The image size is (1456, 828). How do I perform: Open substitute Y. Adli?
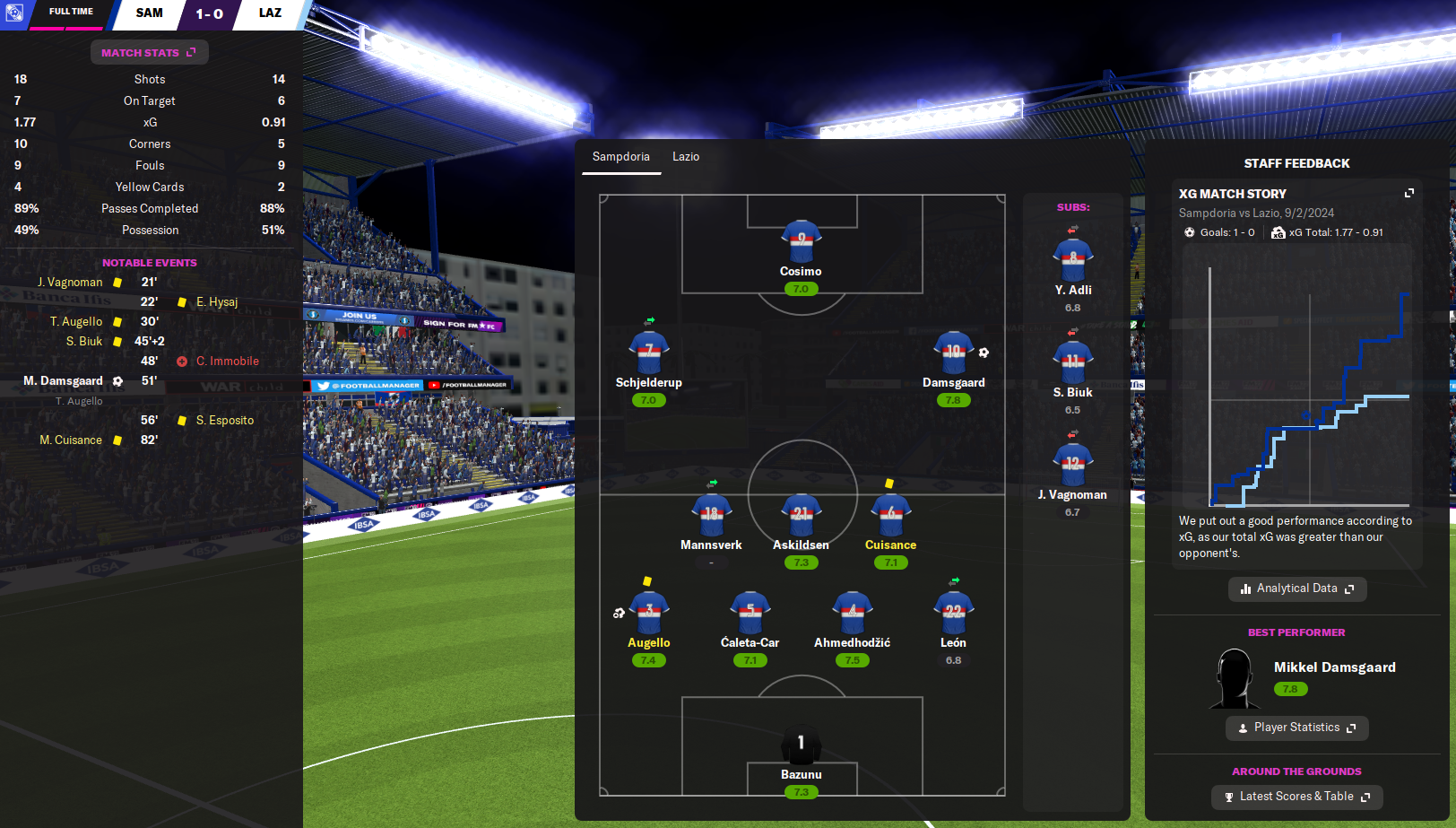click(x=1072, y=260)
